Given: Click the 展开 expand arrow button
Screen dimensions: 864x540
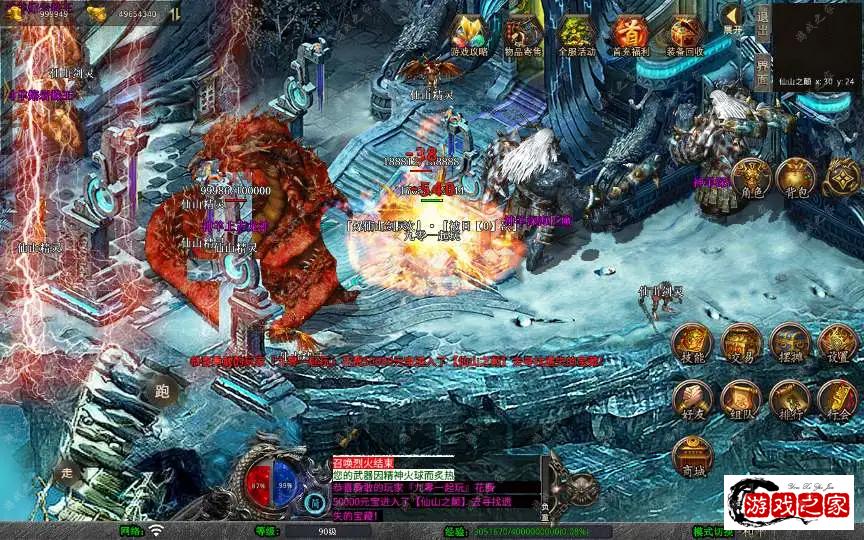Looking at the screenshot, I should pos(734,20).
